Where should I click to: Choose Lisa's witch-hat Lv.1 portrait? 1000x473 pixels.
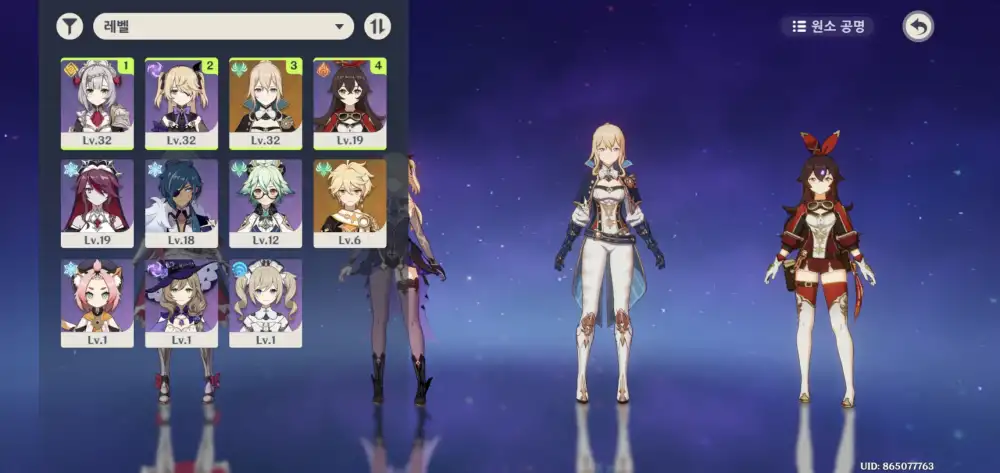[x=181, y=300]
